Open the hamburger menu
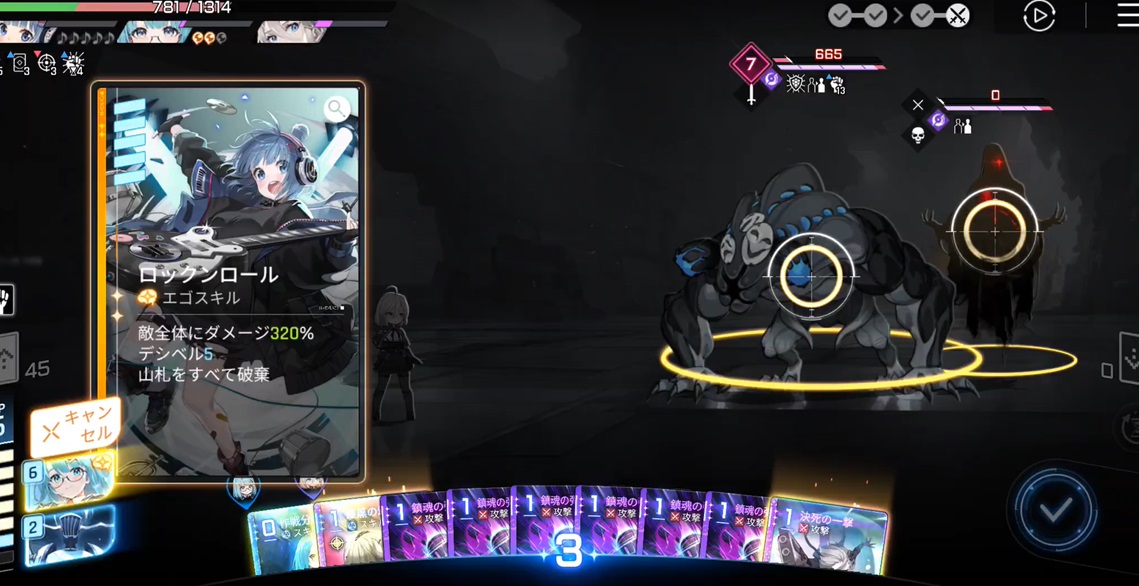This screenshot has width=1139, height=586. click(x=1127, y=16)
